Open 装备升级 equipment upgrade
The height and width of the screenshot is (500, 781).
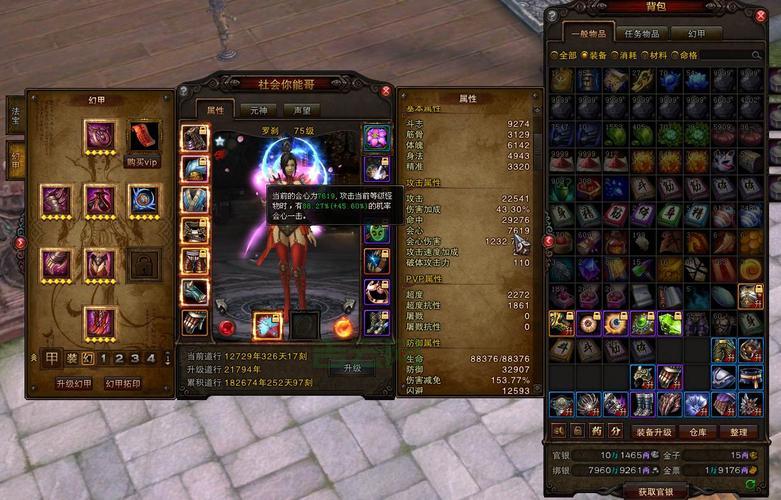[655, 432]
